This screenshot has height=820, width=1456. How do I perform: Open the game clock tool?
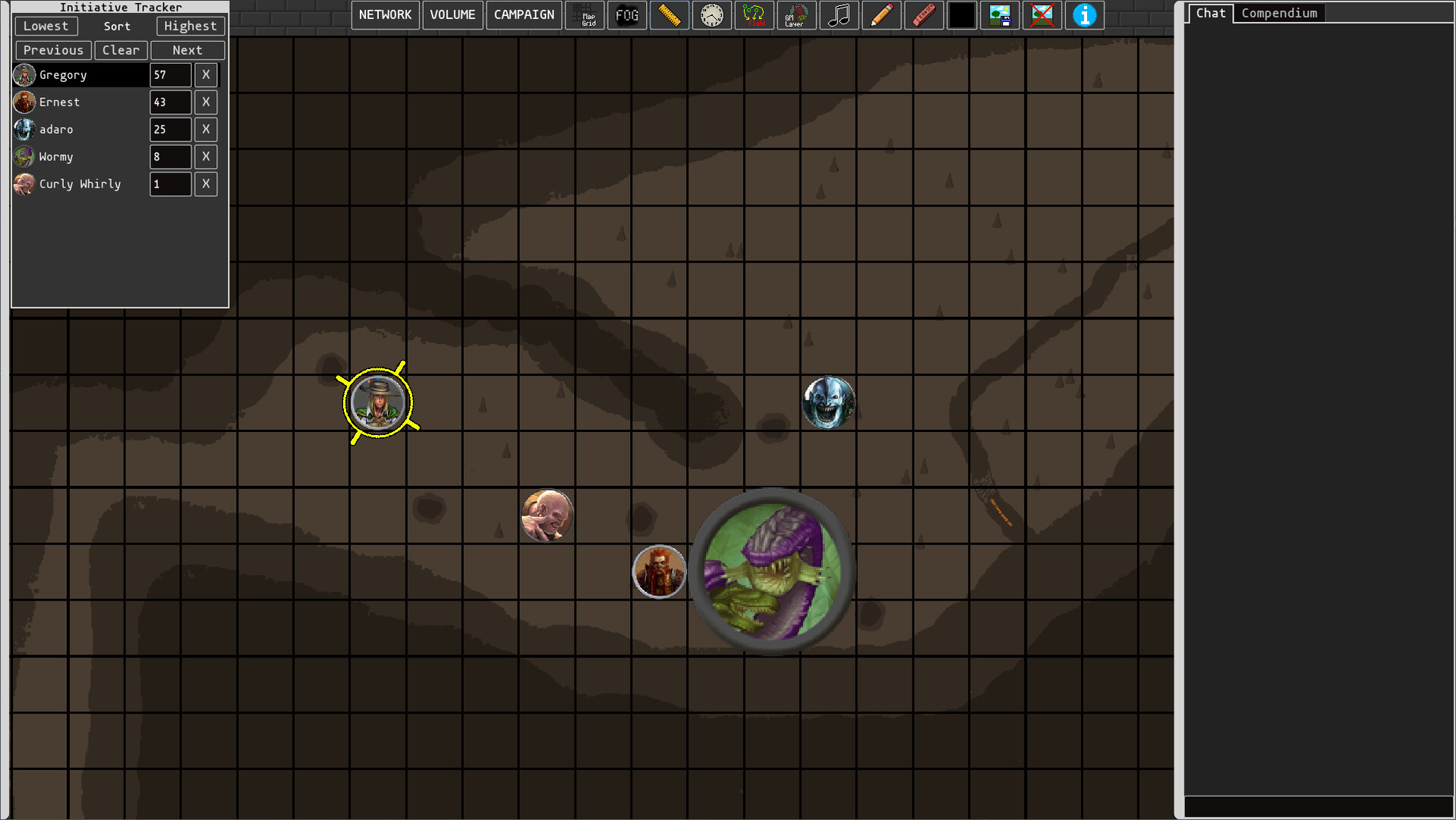[712, 15]
